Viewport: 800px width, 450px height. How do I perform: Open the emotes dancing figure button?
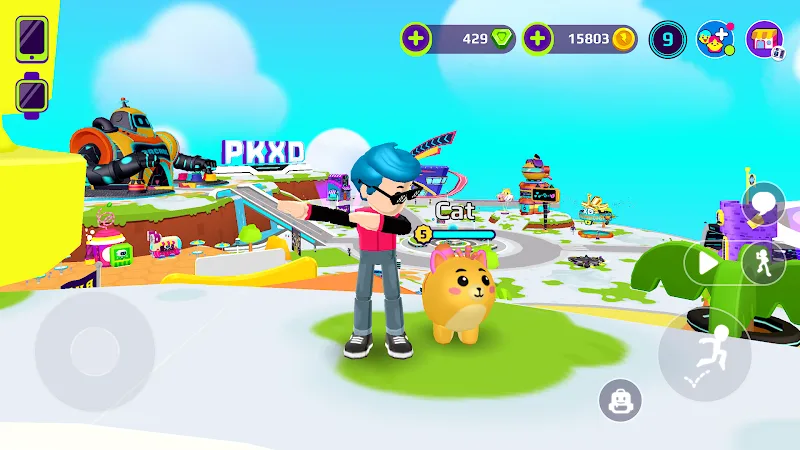pyautogui.click(x=762, y=263)
